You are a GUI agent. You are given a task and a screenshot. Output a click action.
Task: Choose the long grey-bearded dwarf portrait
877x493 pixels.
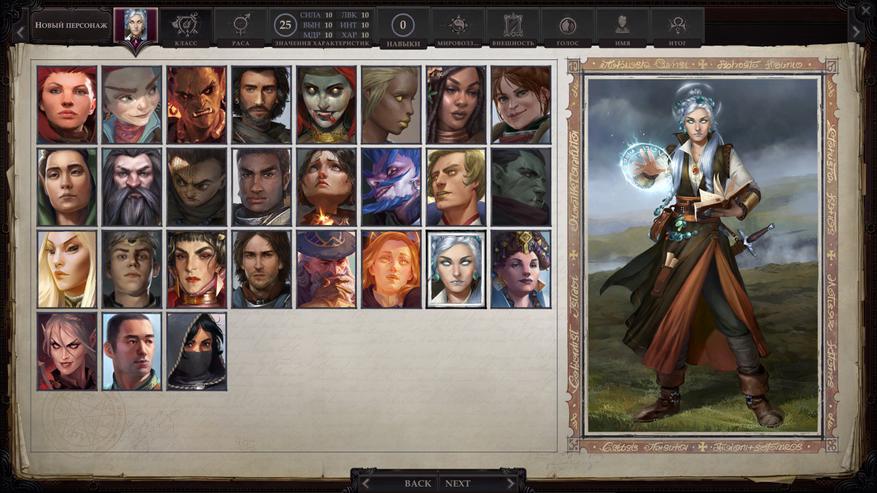click(x=132, y=187)
